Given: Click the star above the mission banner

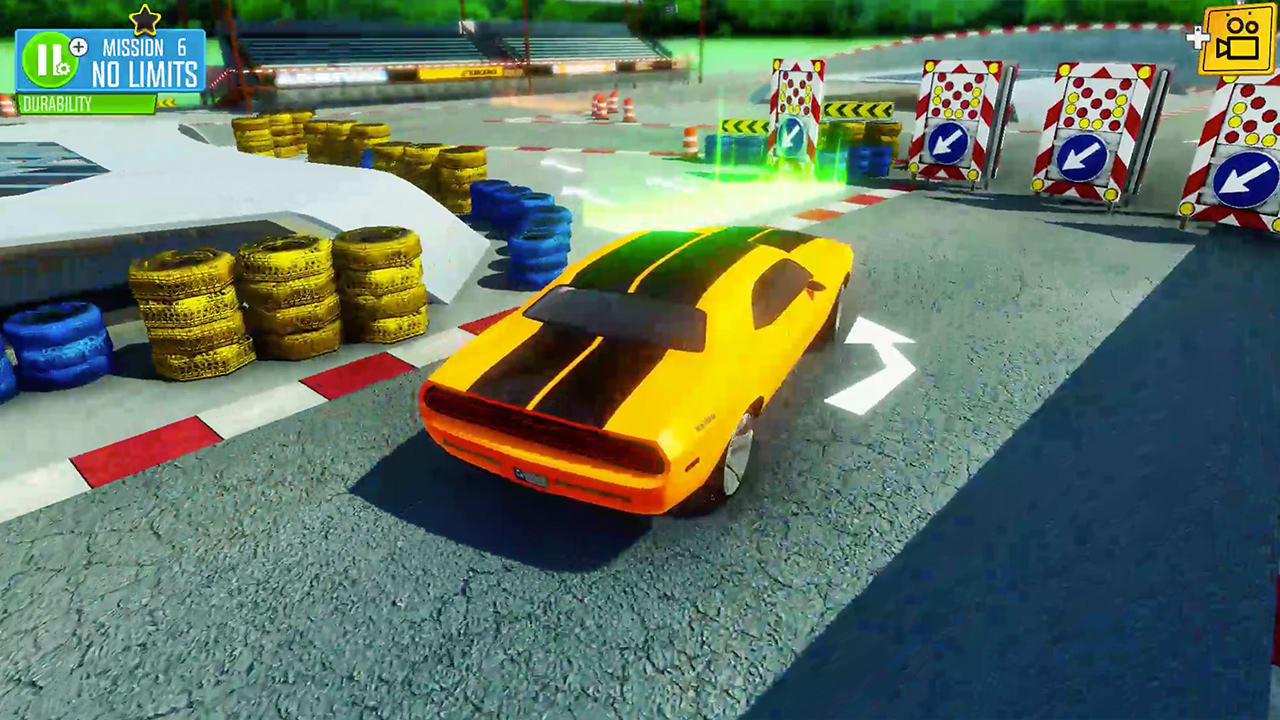Looking at the screenshot, I should pyautogui.click(x=145, y=18).
